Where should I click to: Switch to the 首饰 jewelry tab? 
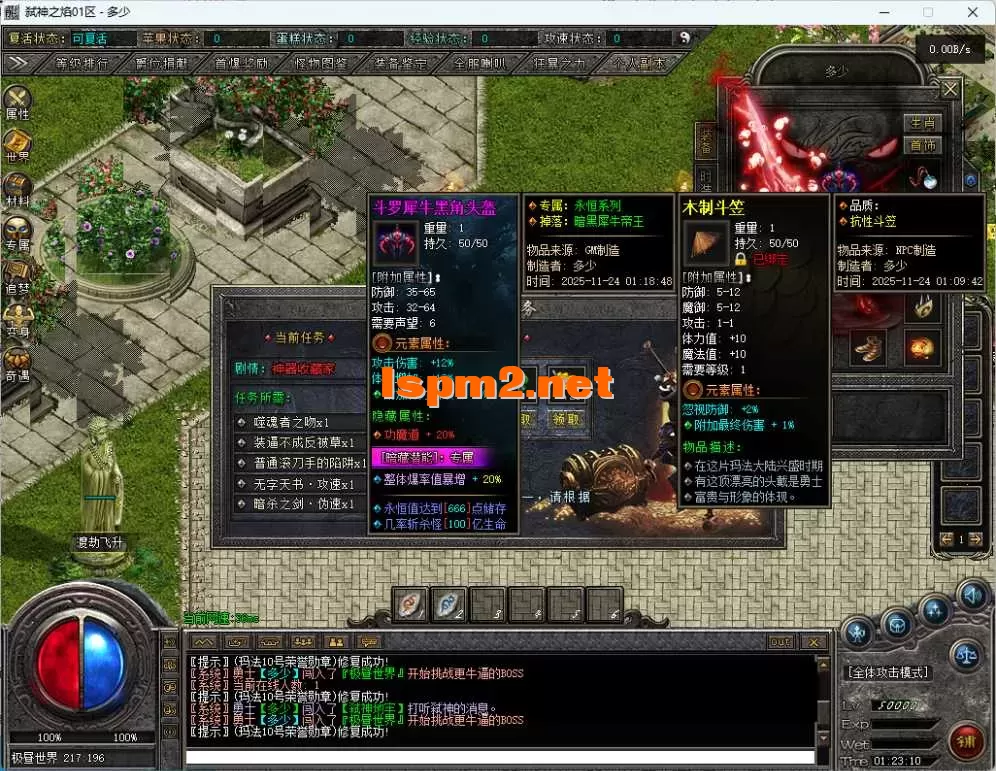coord(921,145)
